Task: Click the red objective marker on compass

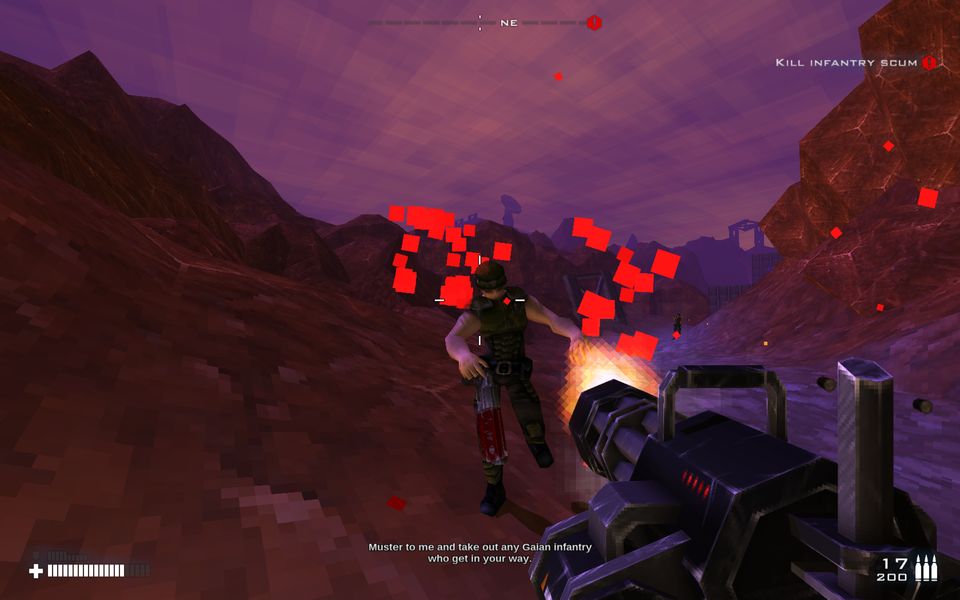Action: (594, 22)
